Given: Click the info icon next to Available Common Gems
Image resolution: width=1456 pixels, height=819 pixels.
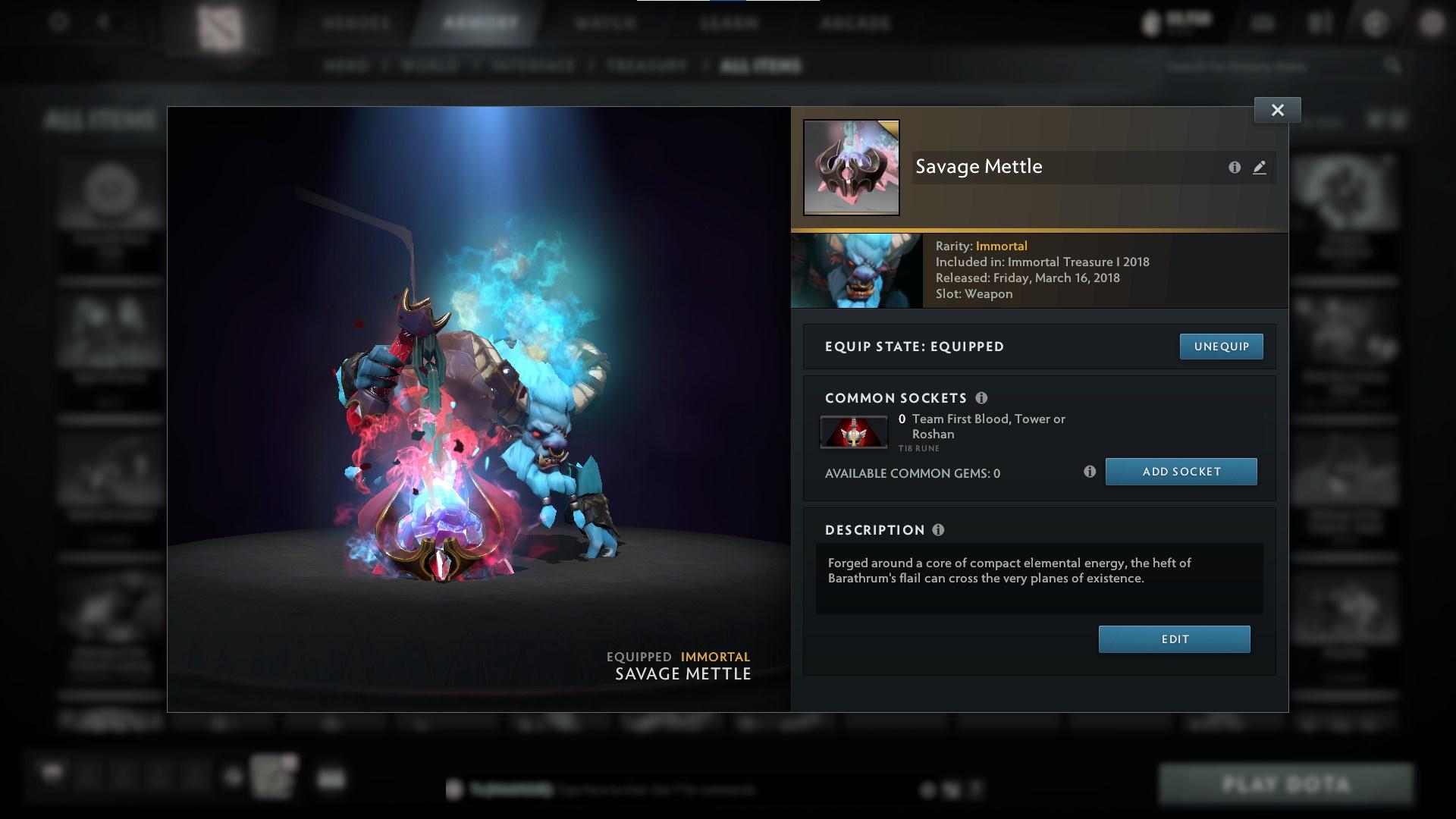Looking at the screenshot, I should [1091, 471].
